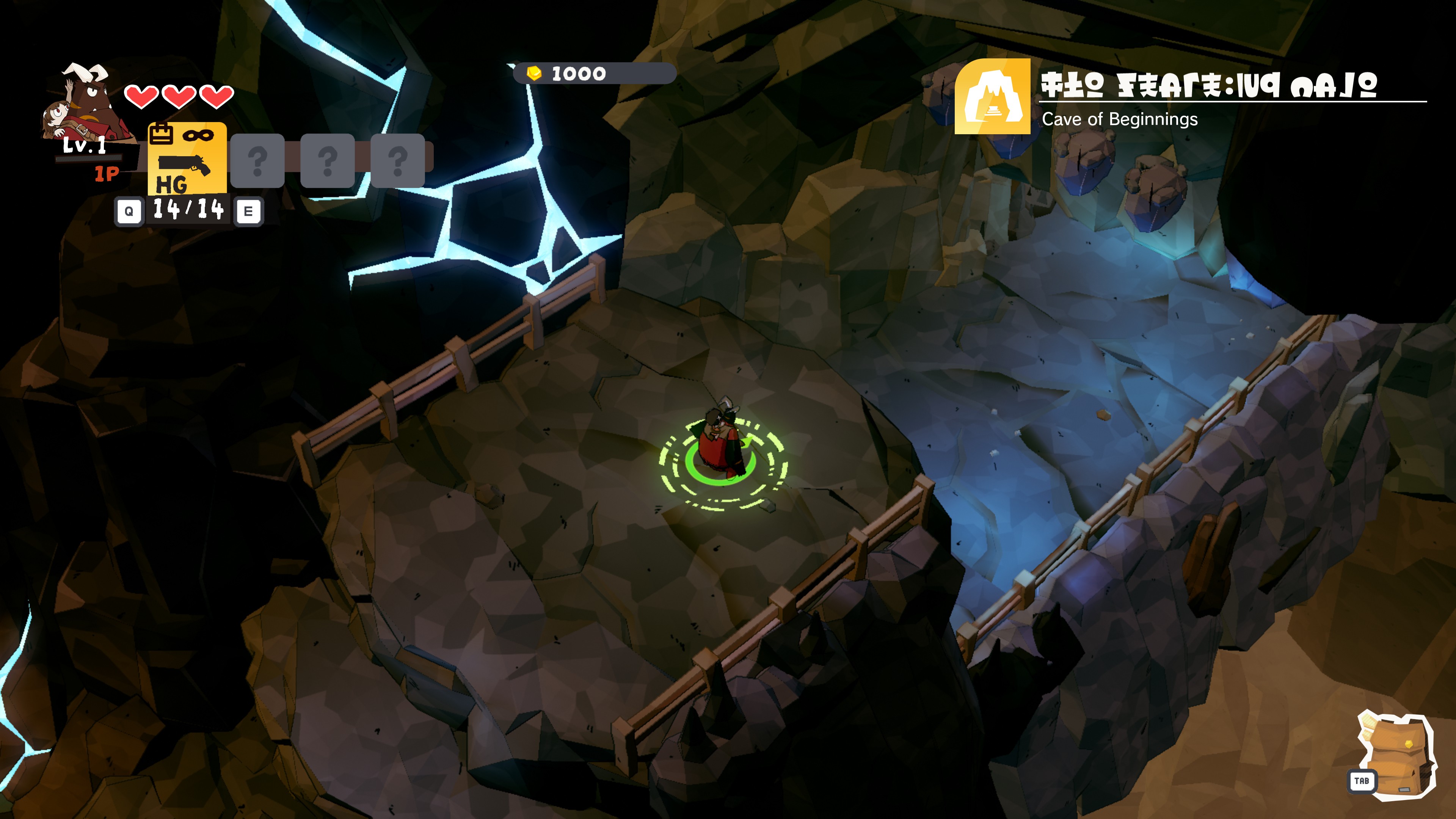
Task: Click the Cave of Beginnings location icon
Action: (992, 97)
